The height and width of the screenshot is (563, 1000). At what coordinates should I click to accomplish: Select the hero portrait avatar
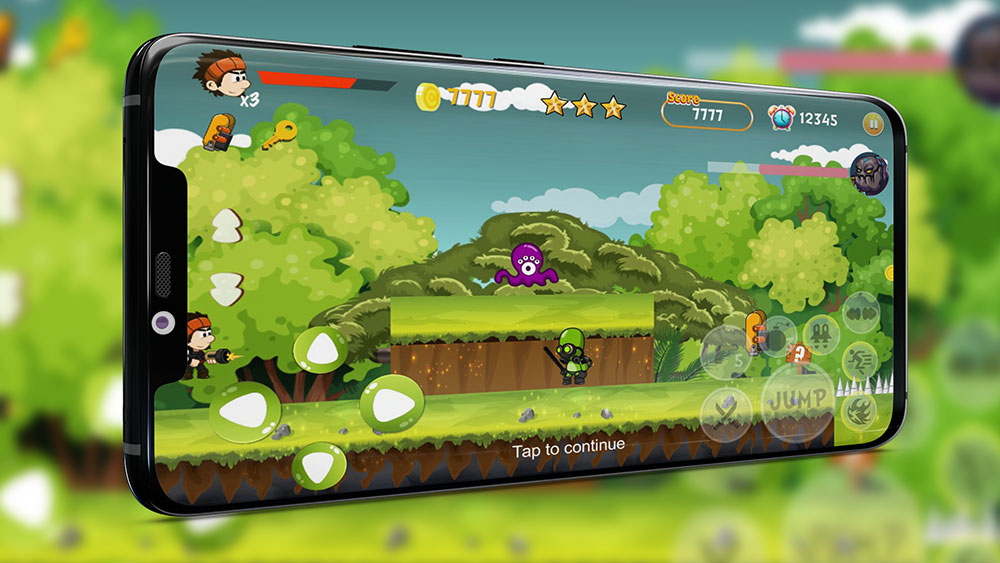point(218,72)
